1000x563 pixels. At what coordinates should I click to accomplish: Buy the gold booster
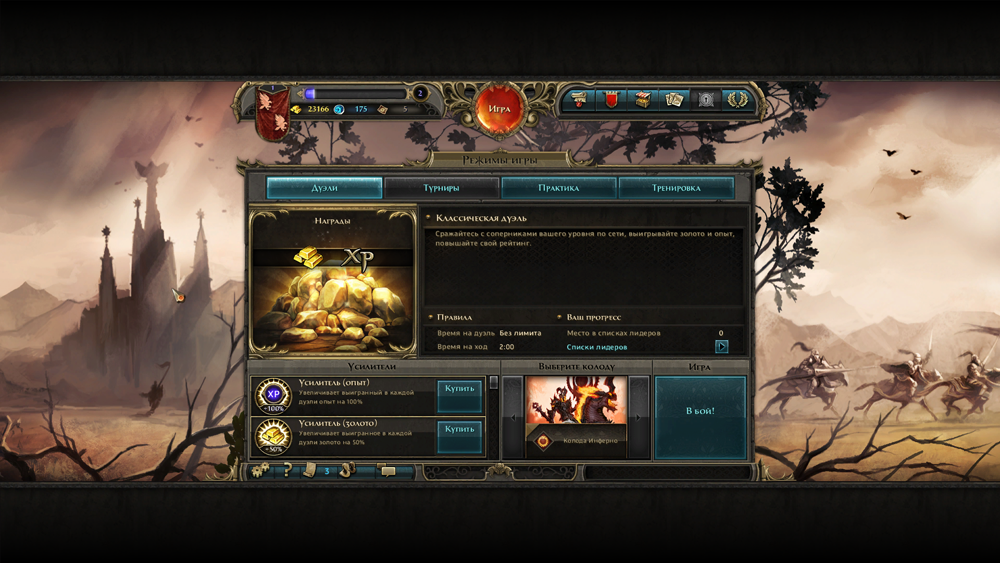tap(460, 436)
